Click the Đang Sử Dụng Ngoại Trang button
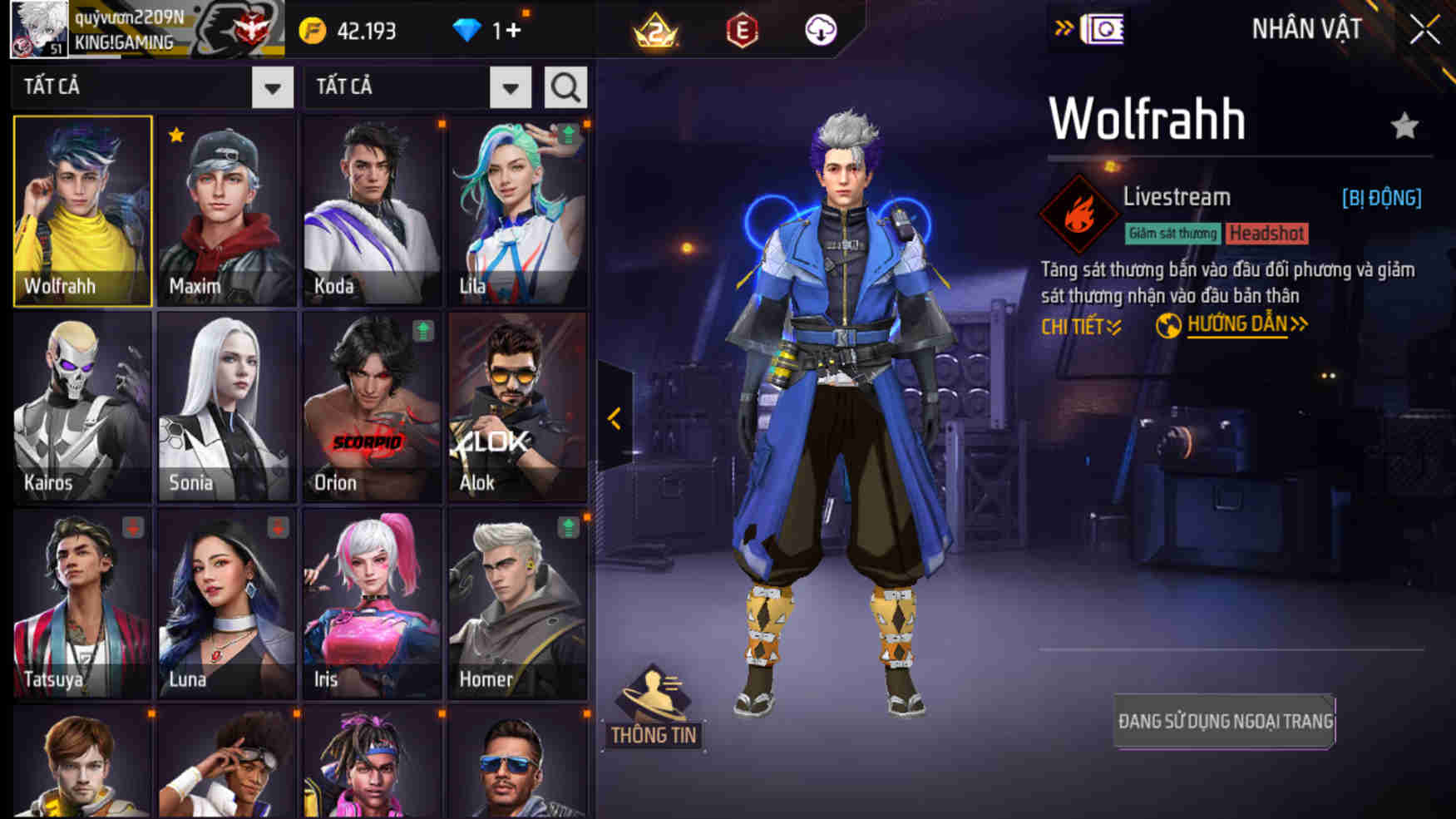1456x819 pixels. 1225,721
